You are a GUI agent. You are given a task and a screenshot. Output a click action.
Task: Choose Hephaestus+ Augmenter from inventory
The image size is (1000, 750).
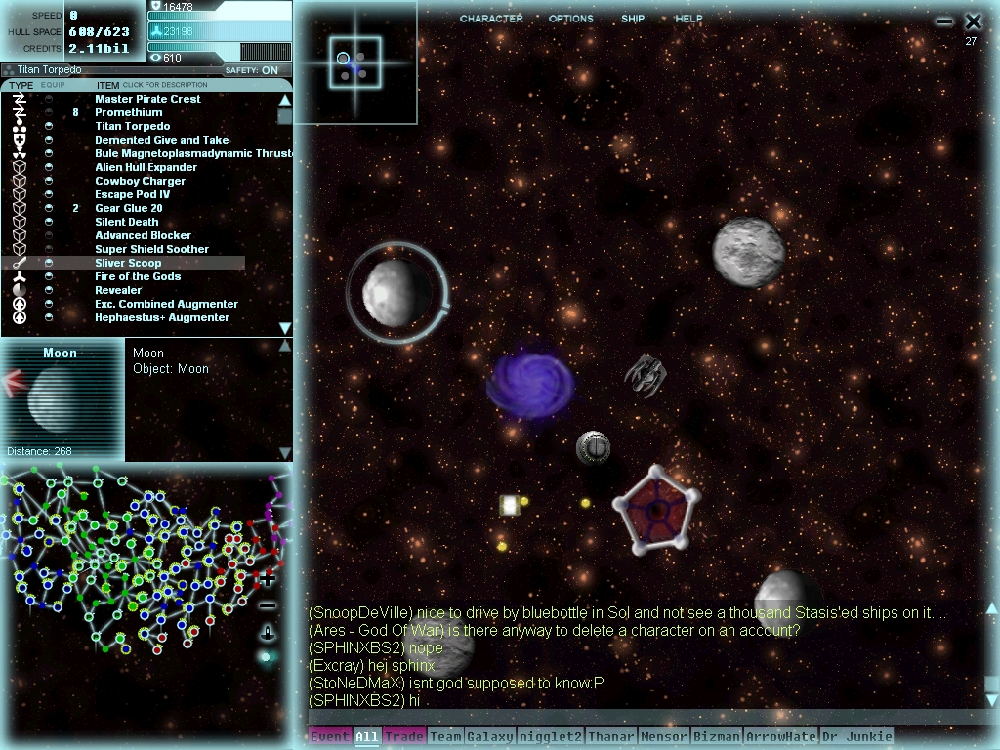pos(162,318)
